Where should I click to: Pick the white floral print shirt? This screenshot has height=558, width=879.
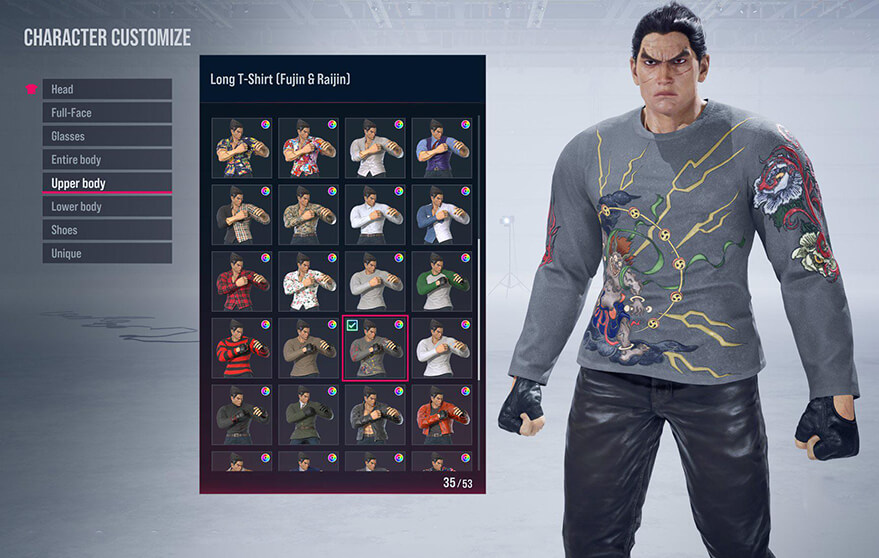click(x=308, y=280)
